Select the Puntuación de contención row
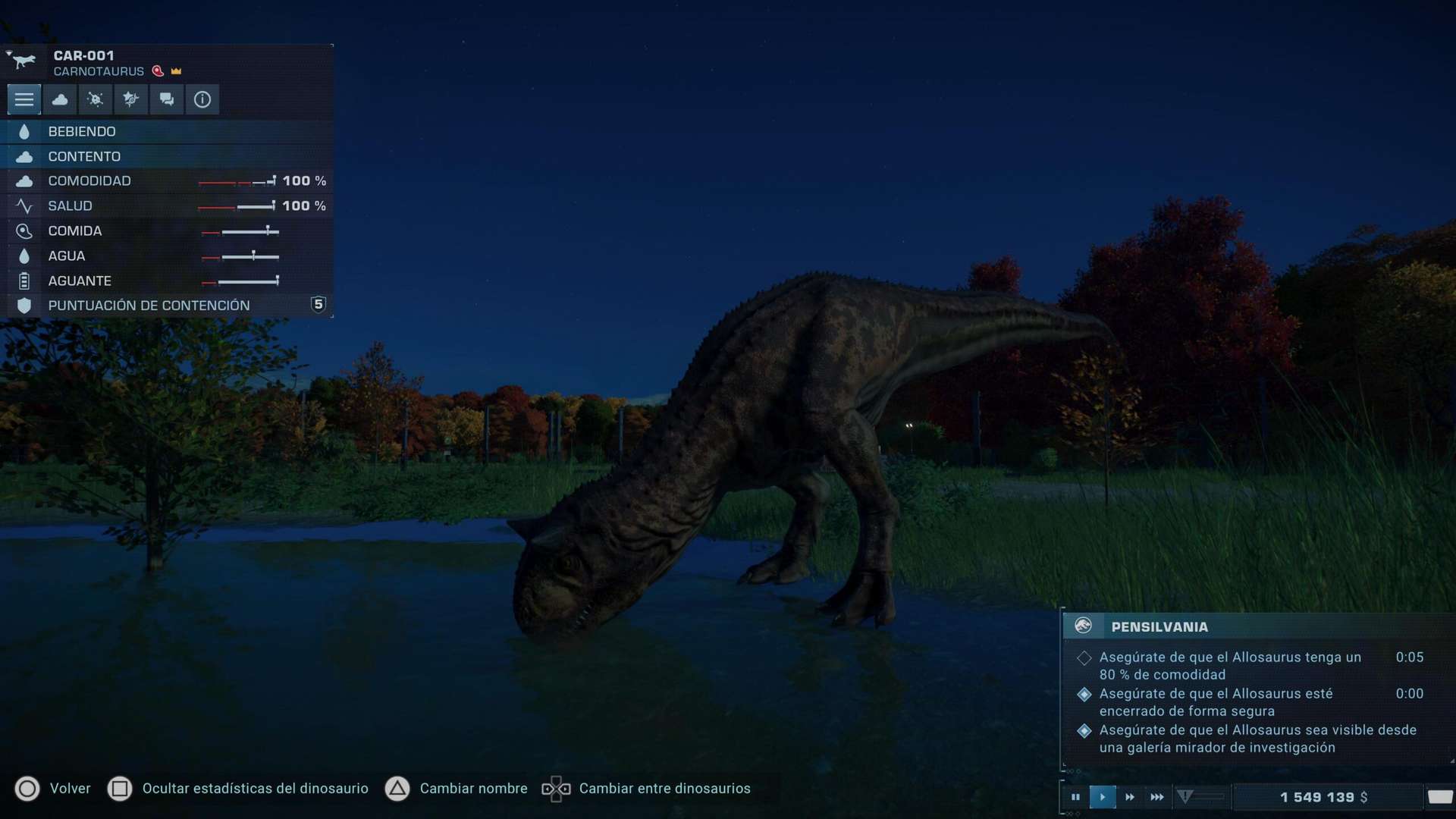 click(167, 306)
